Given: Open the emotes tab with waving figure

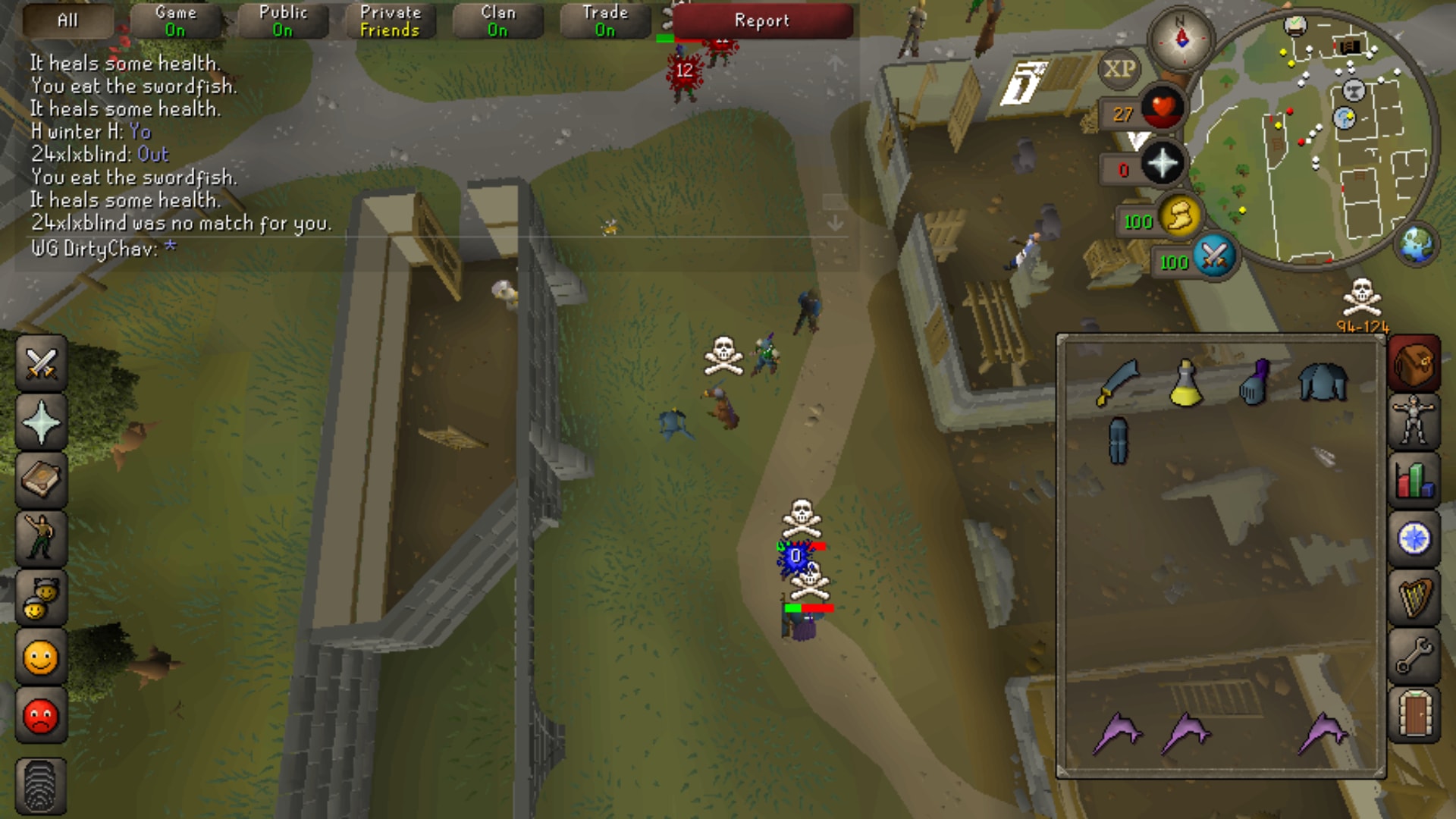Looking at the screenshot, I should (41, 538).
